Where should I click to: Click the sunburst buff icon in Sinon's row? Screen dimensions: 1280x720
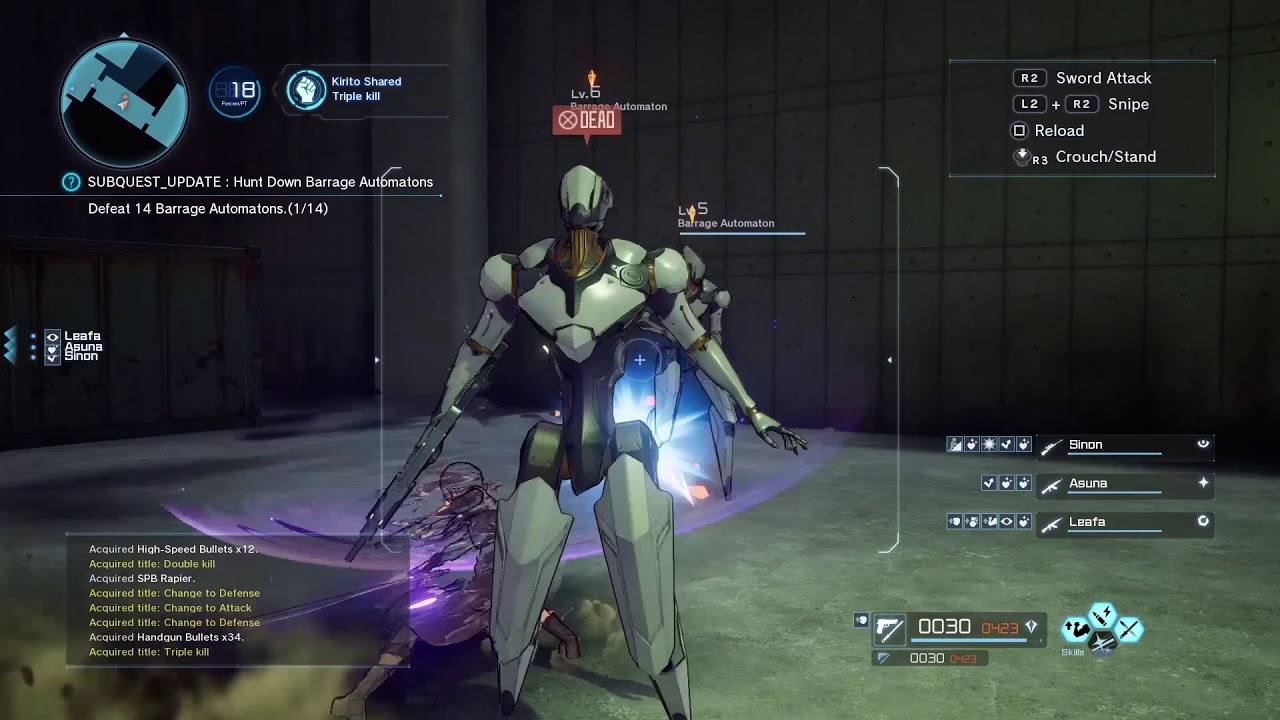pos(989,445)
